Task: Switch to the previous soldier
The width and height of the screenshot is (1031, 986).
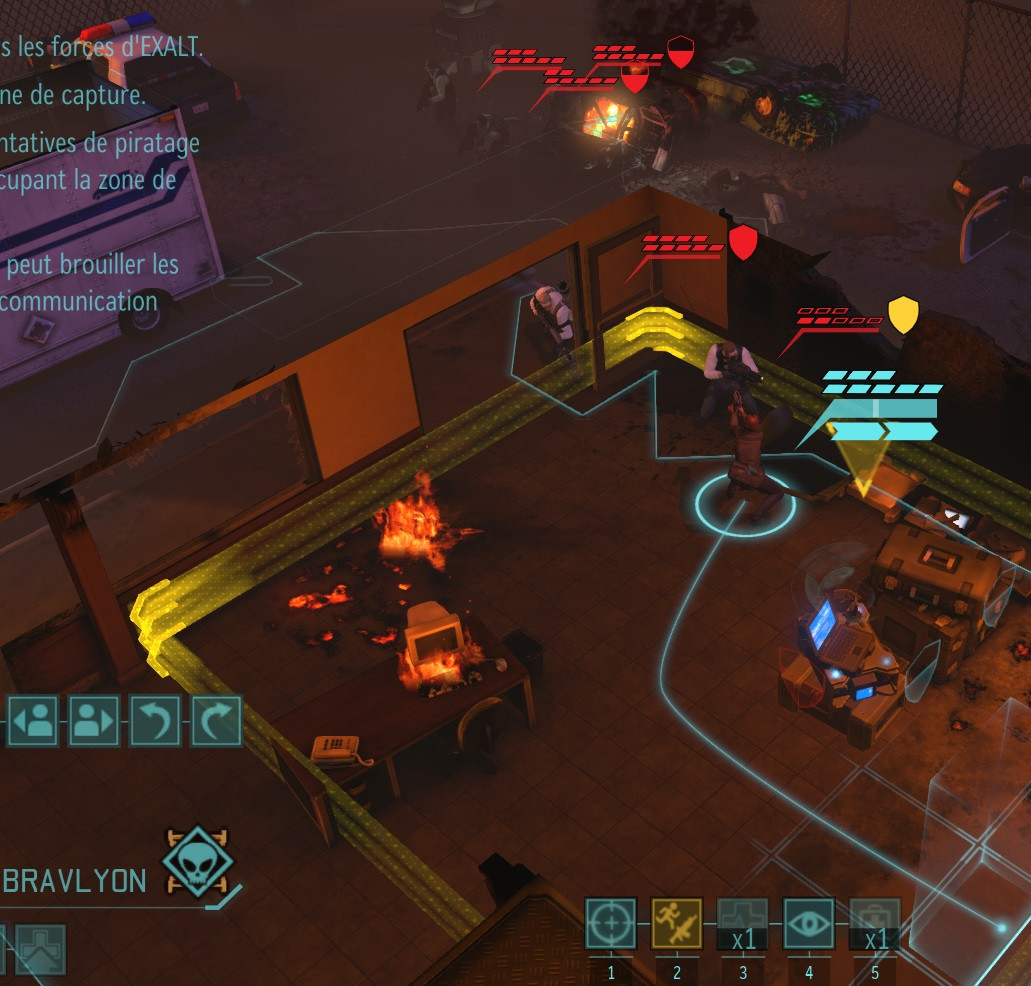Action: [x=33, y=720]
